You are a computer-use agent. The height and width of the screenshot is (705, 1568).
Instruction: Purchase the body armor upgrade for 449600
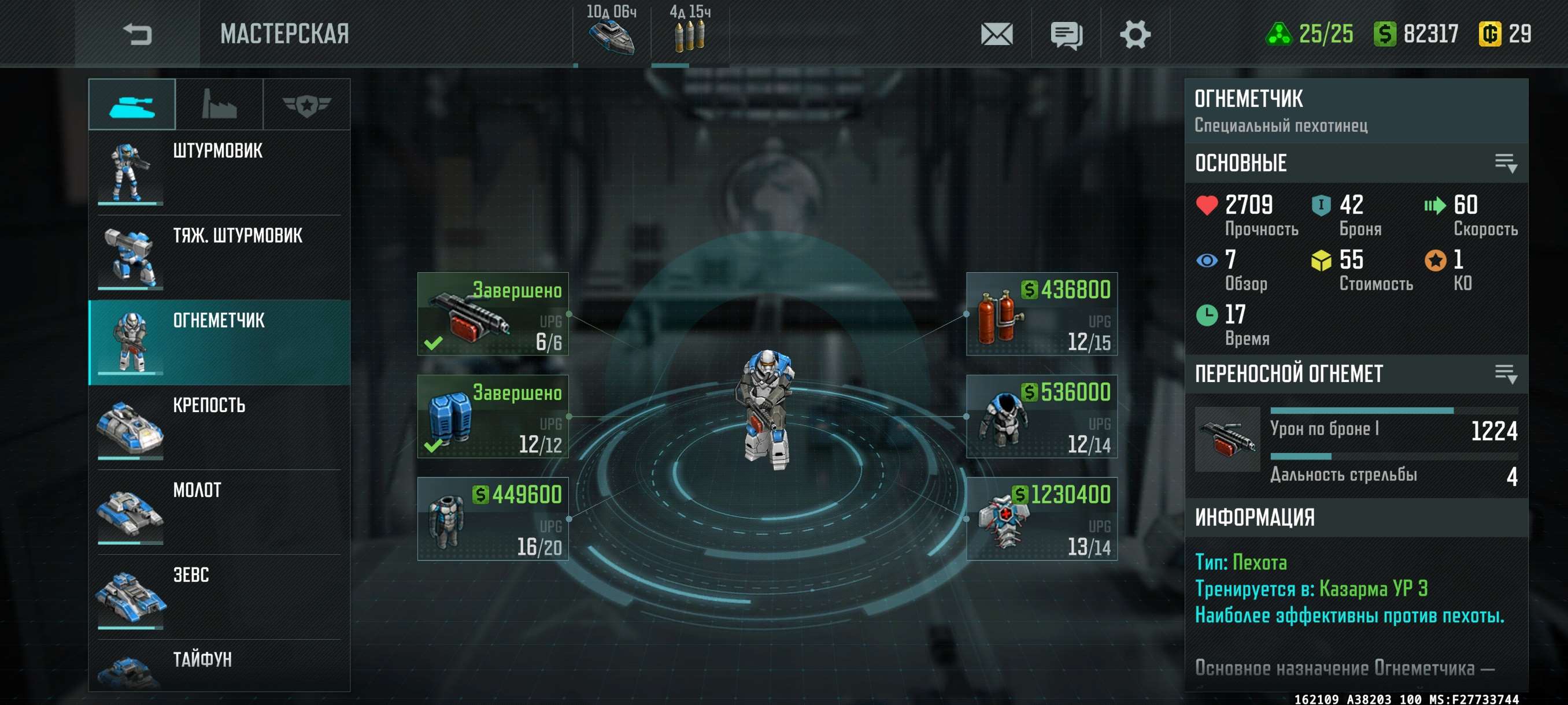[x=493, y=519]
